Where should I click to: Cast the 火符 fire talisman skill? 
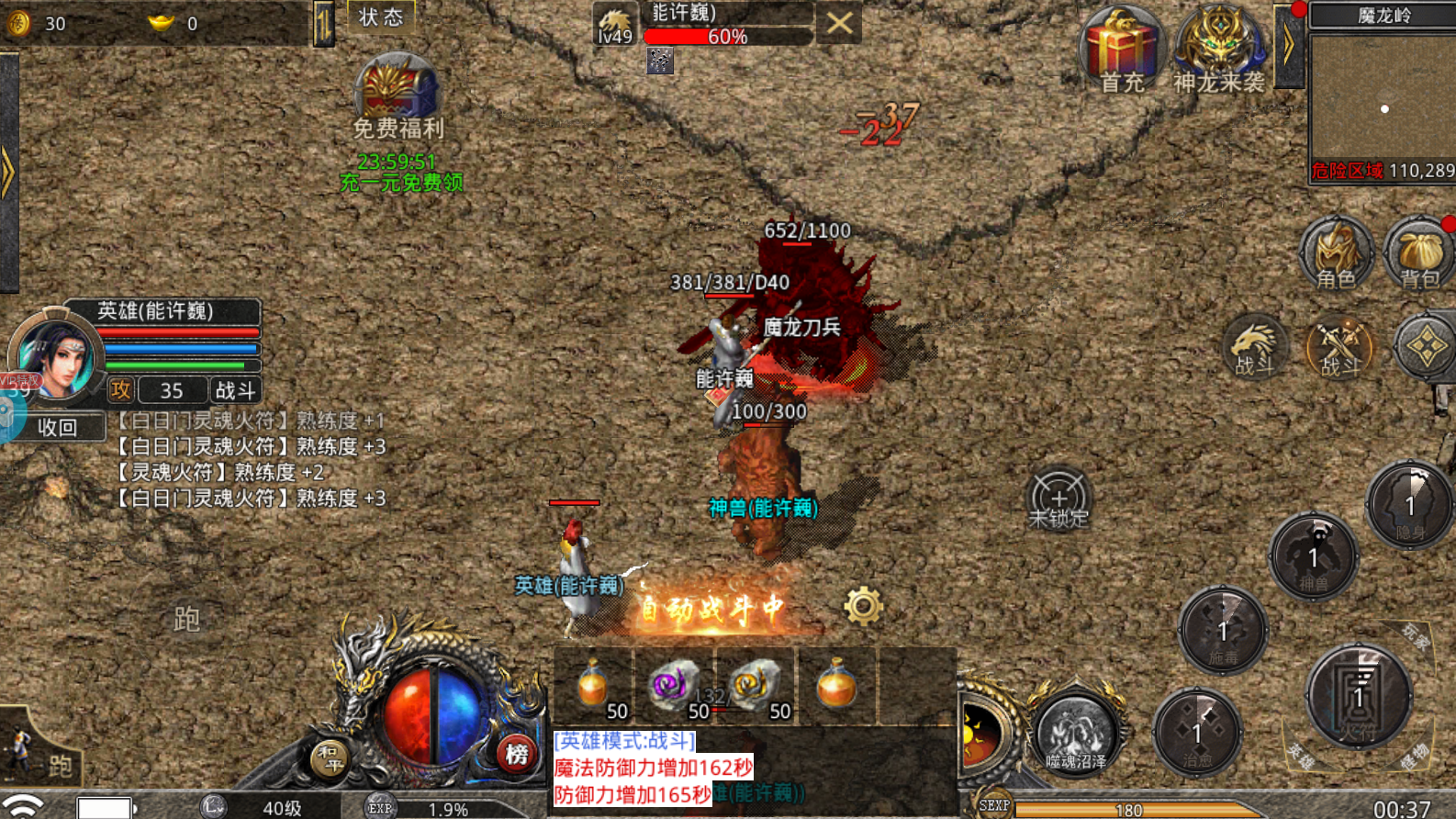pyautogui.click(x=1359, y=696)
